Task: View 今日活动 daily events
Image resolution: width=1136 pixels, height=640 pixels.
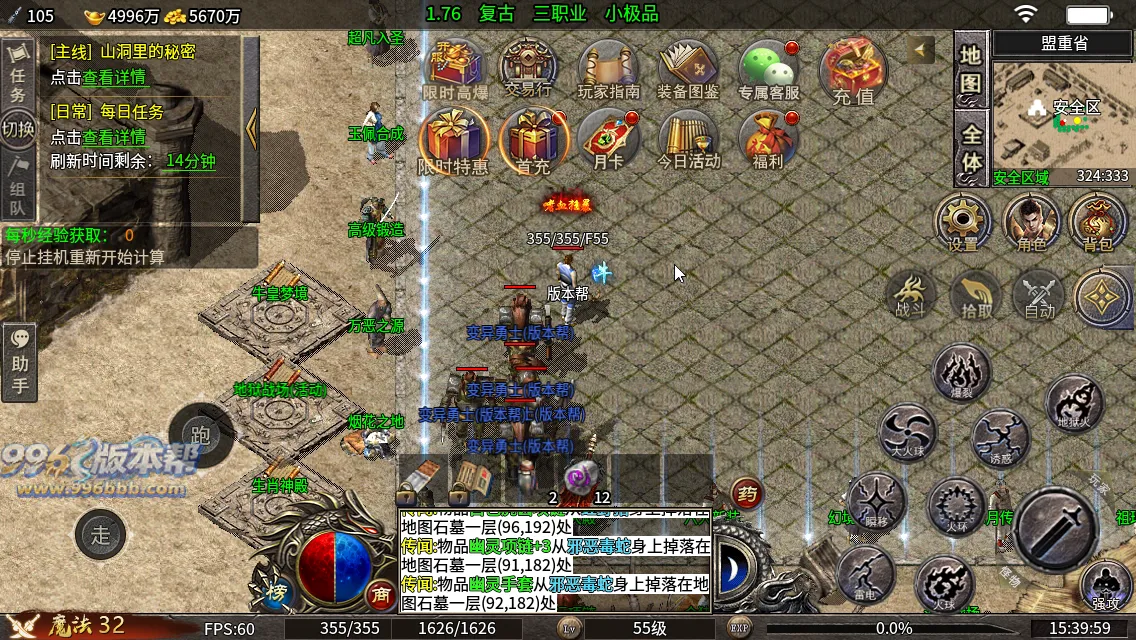Action: [x=688, y=138]
